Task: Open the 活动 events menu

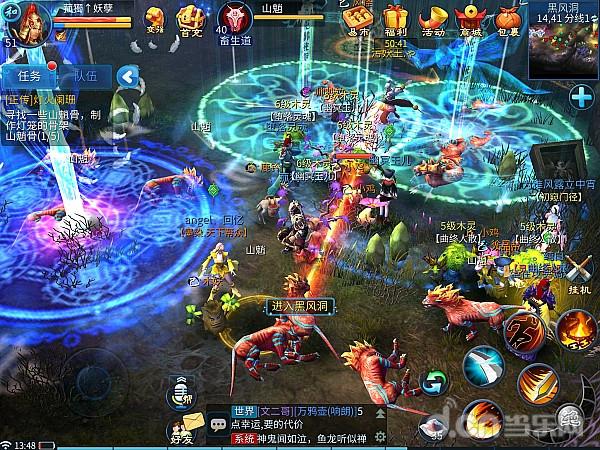Action: (x=432, y=18)
